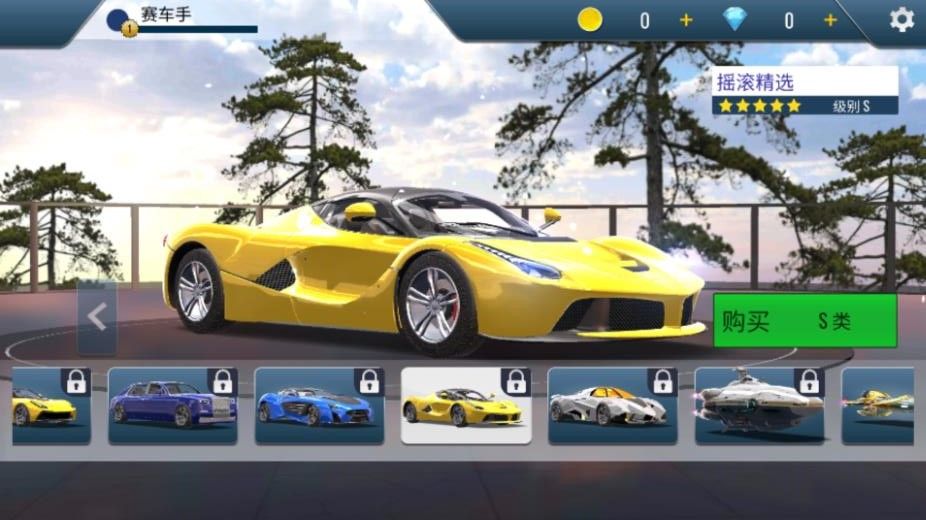The image size is (926, 520).
Task: Open the settings gear menu
Action: 901,20
